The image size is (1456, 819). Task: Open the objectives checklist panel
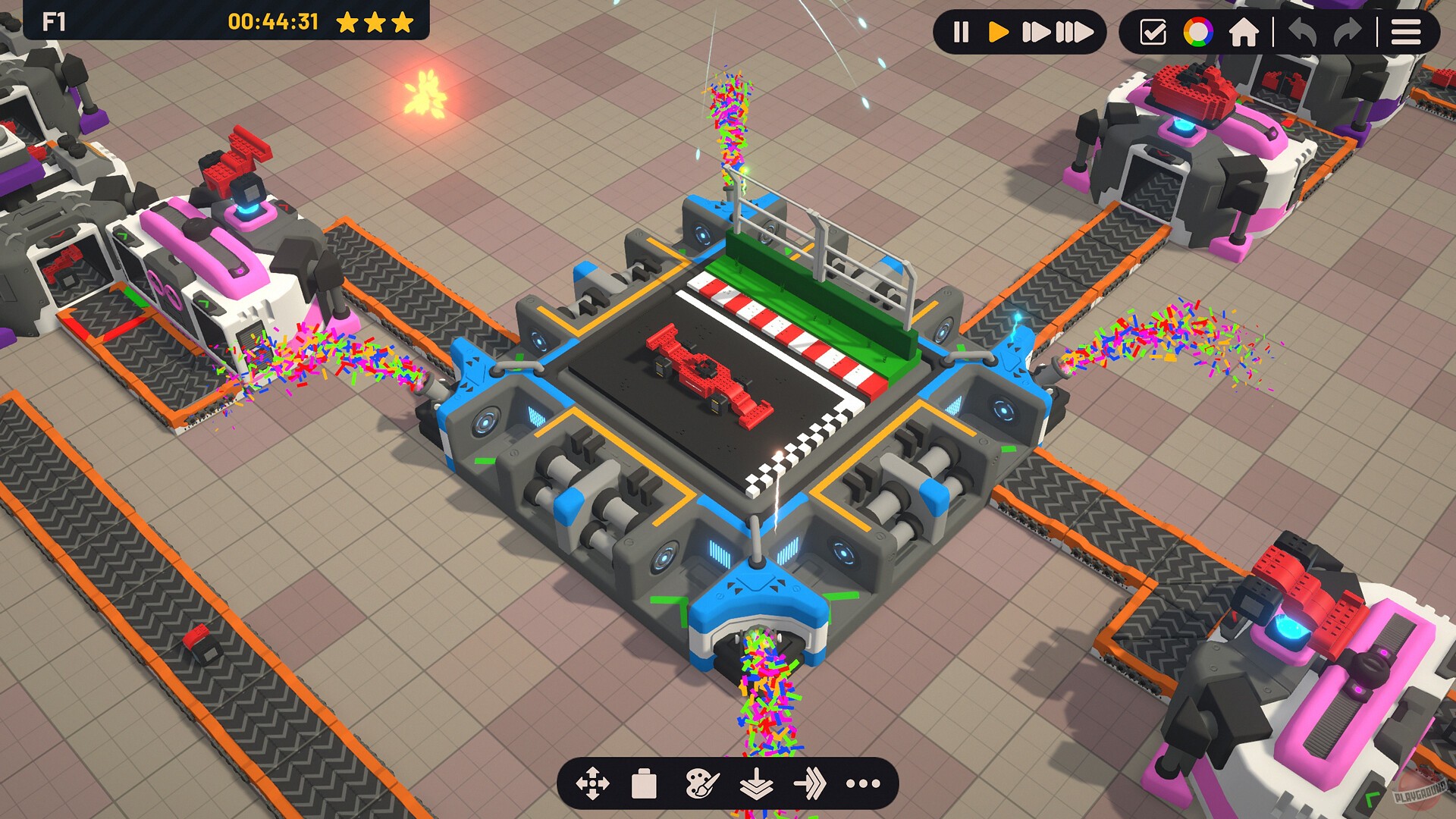tap(1153, 32)
